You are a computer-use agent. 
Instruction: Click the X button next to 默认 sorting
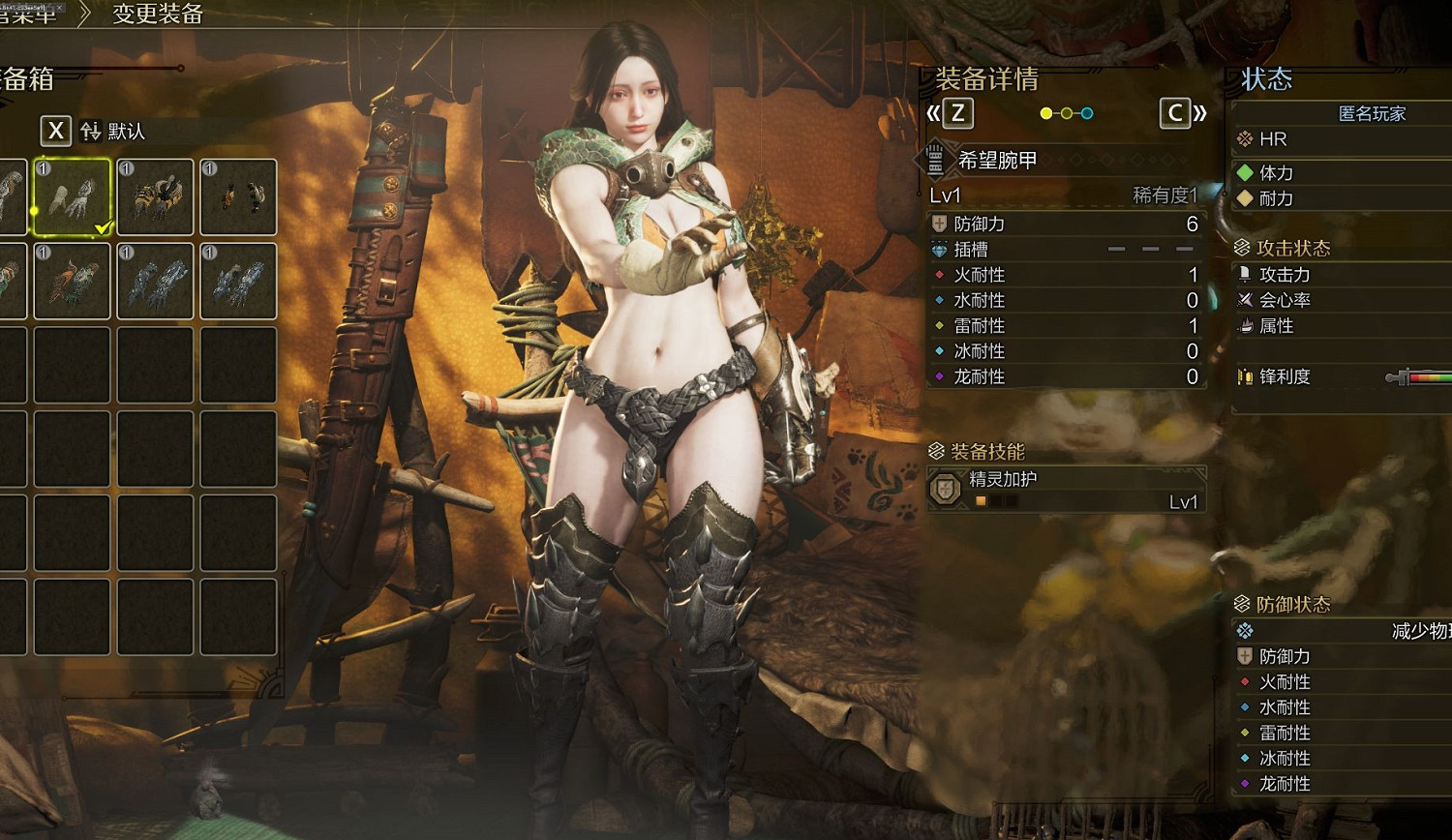pos(55,131)
